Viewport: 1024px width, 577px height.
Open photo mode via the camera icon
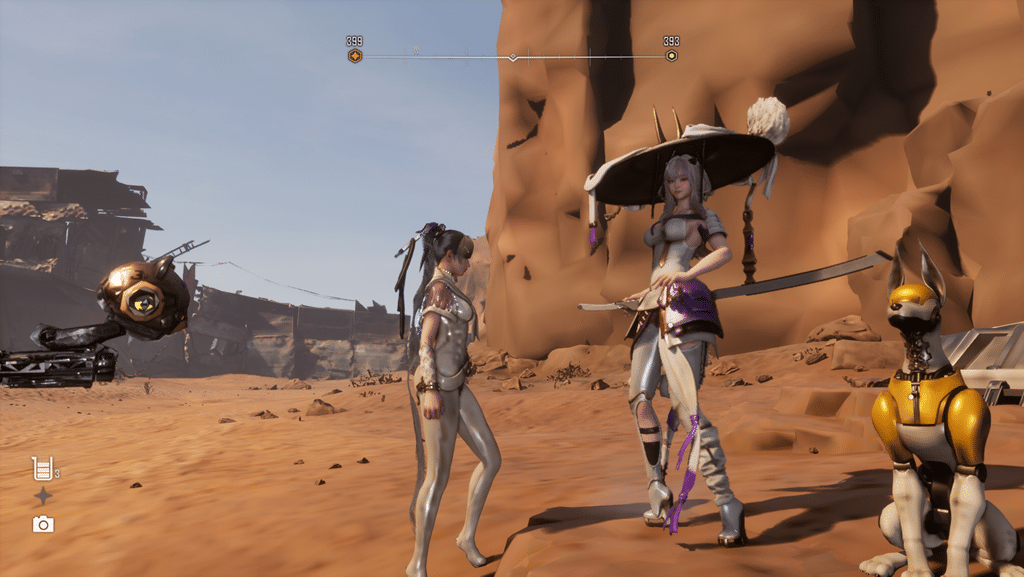pyautogui.click(x=43, y=524)
